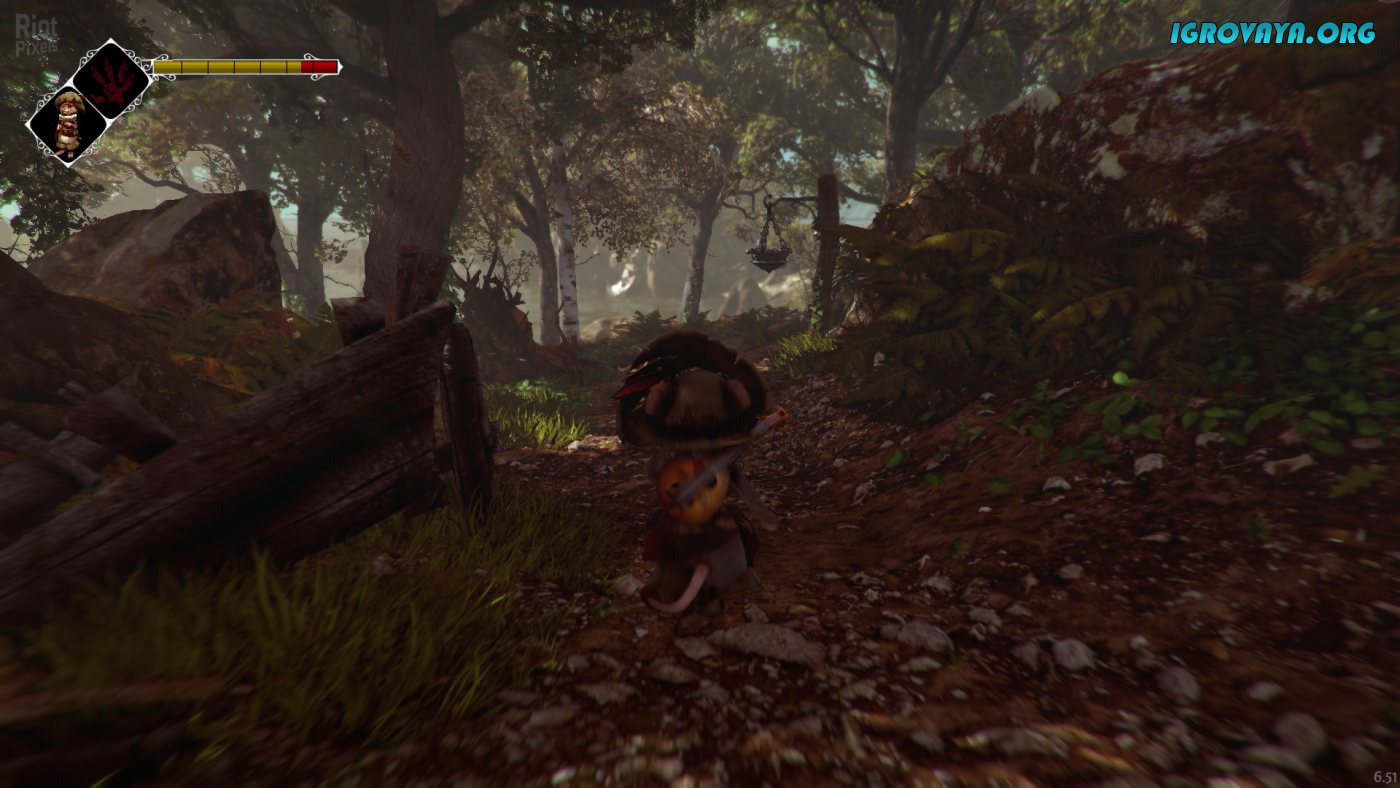Screen dimensions: 1400x788
Task: Click the red handprint diamond icon
Action: click(x=111, y=80)
